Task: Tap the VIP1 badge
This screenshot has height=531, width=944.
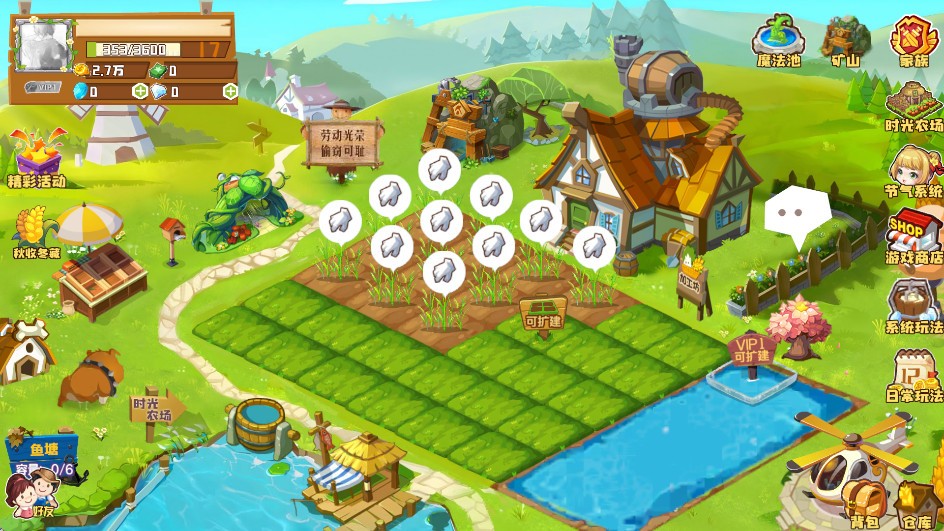Action: [x=44, y=87]
